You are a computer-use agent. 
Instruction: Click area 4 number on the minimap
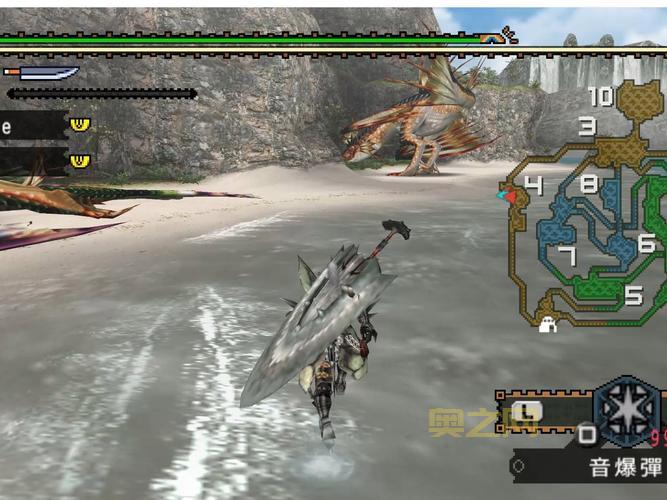point(533,185)
